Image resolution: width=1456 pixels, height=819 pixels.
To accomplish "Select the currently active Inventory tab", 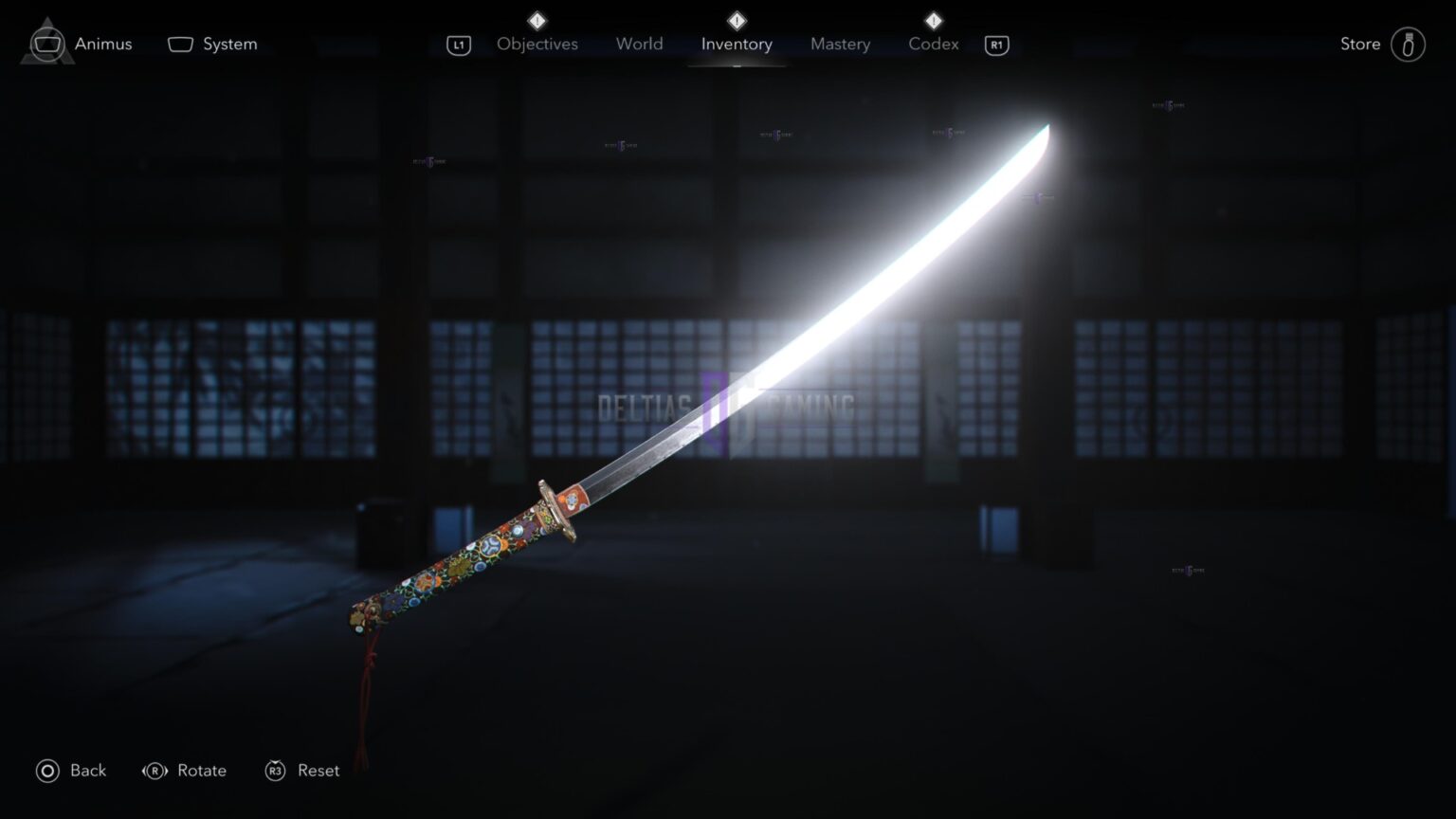I will [737, 44].
